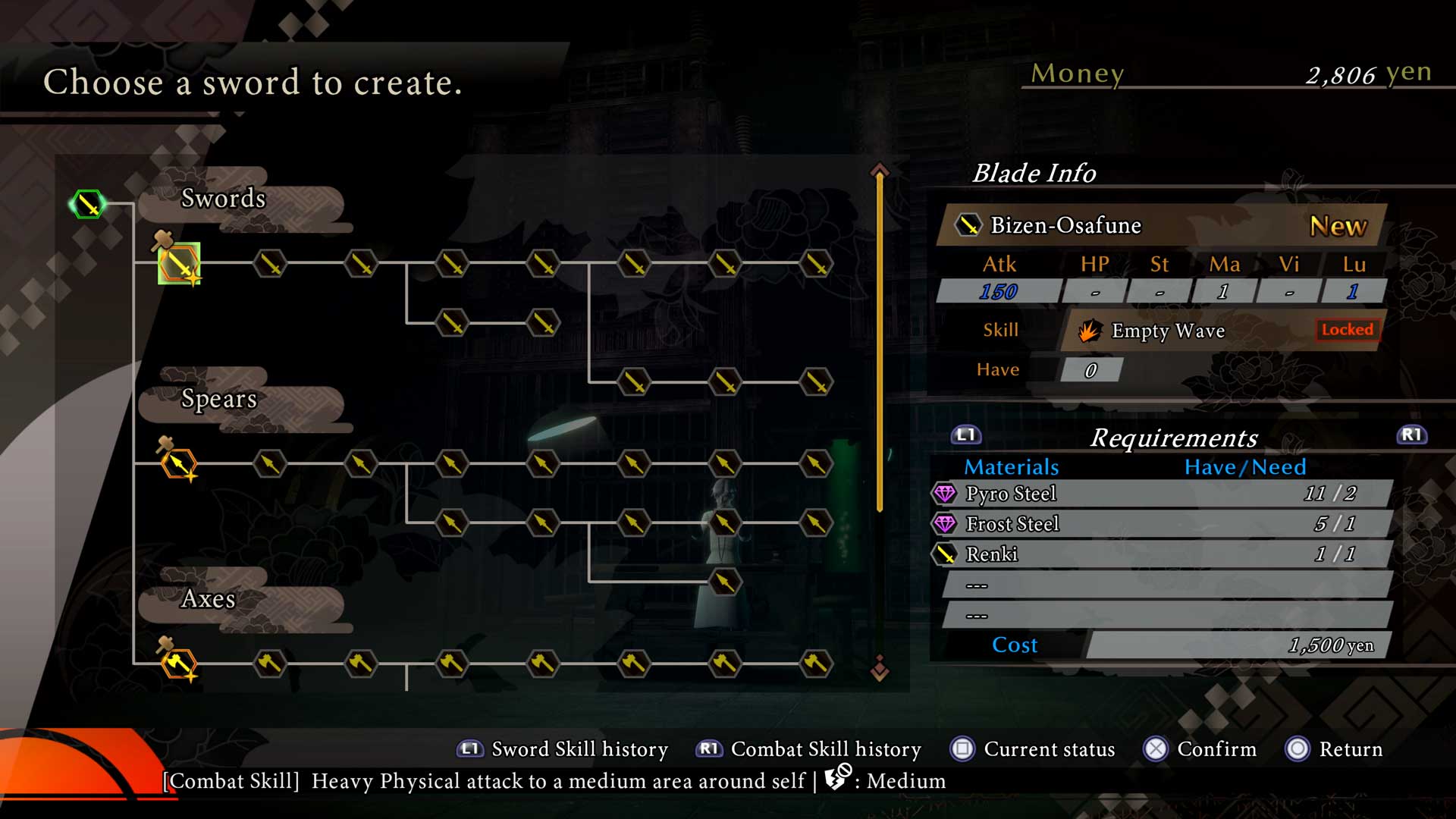Click the up arrow above the tree scrollbar

pos(880,170)
